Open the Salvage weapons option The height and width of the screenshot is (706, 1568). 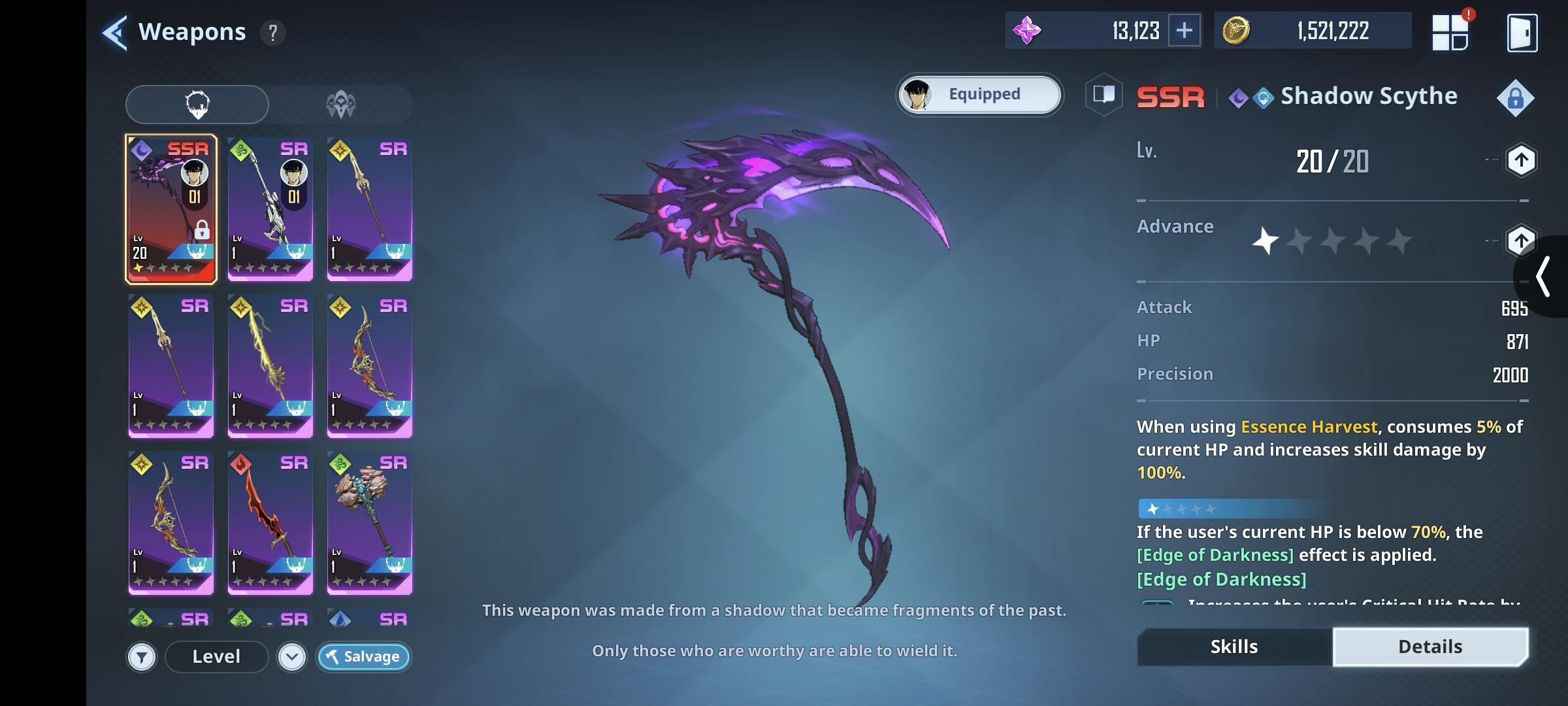pos(363,657)
